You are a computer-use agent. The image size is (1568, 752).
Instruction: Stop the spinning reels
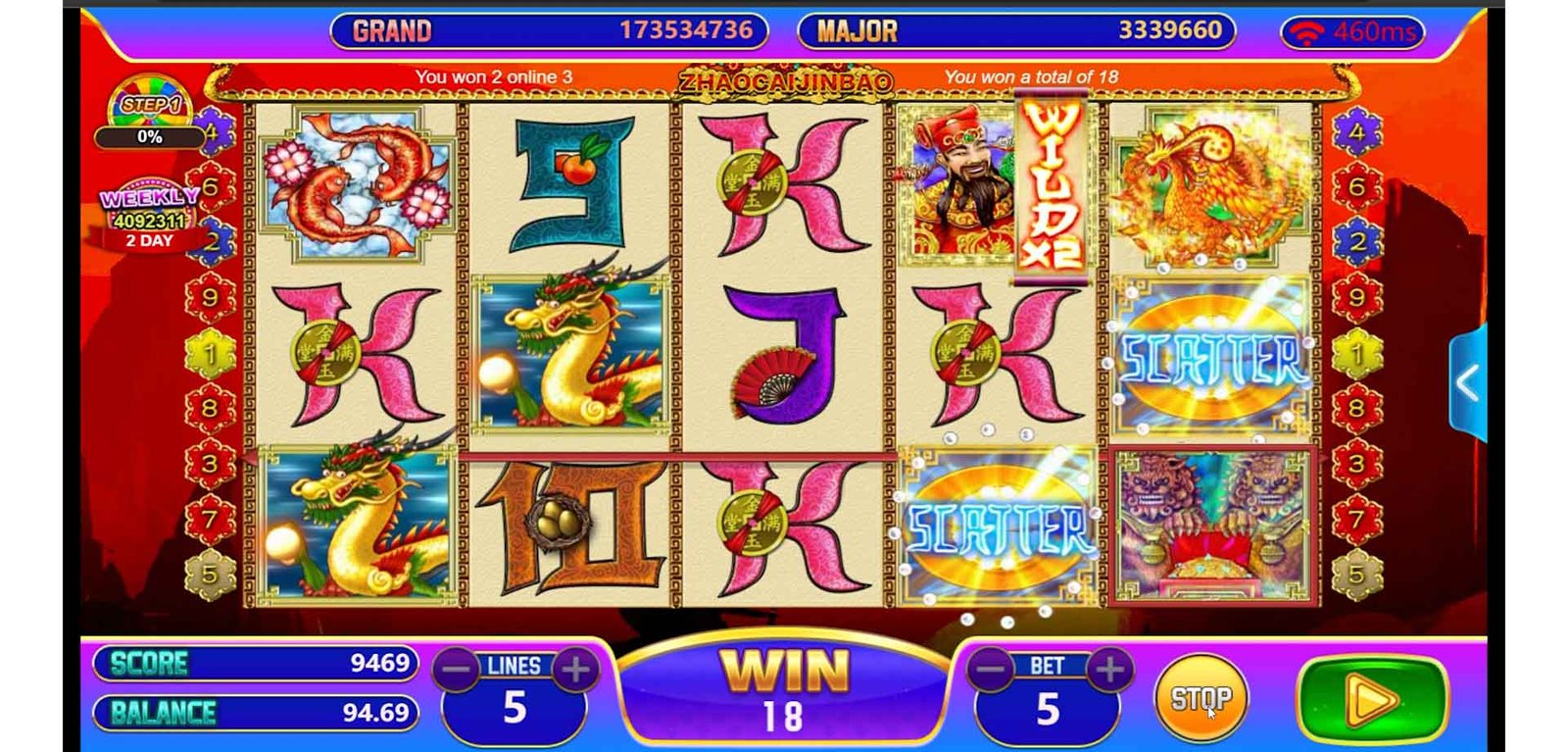(x=1200, y=698)
